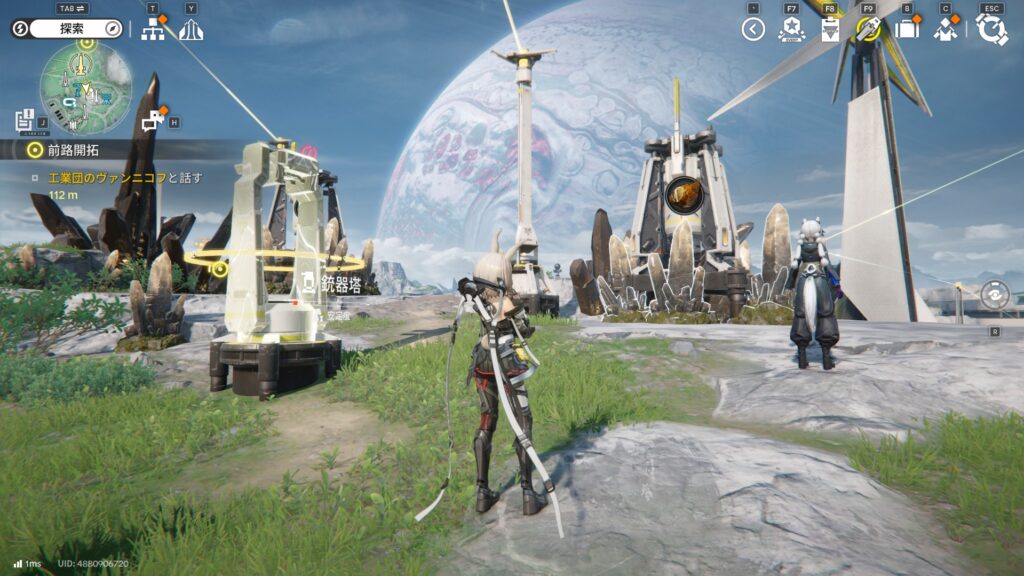
Task: Open the chat speech-bubble icon
Action: (152, 122)
